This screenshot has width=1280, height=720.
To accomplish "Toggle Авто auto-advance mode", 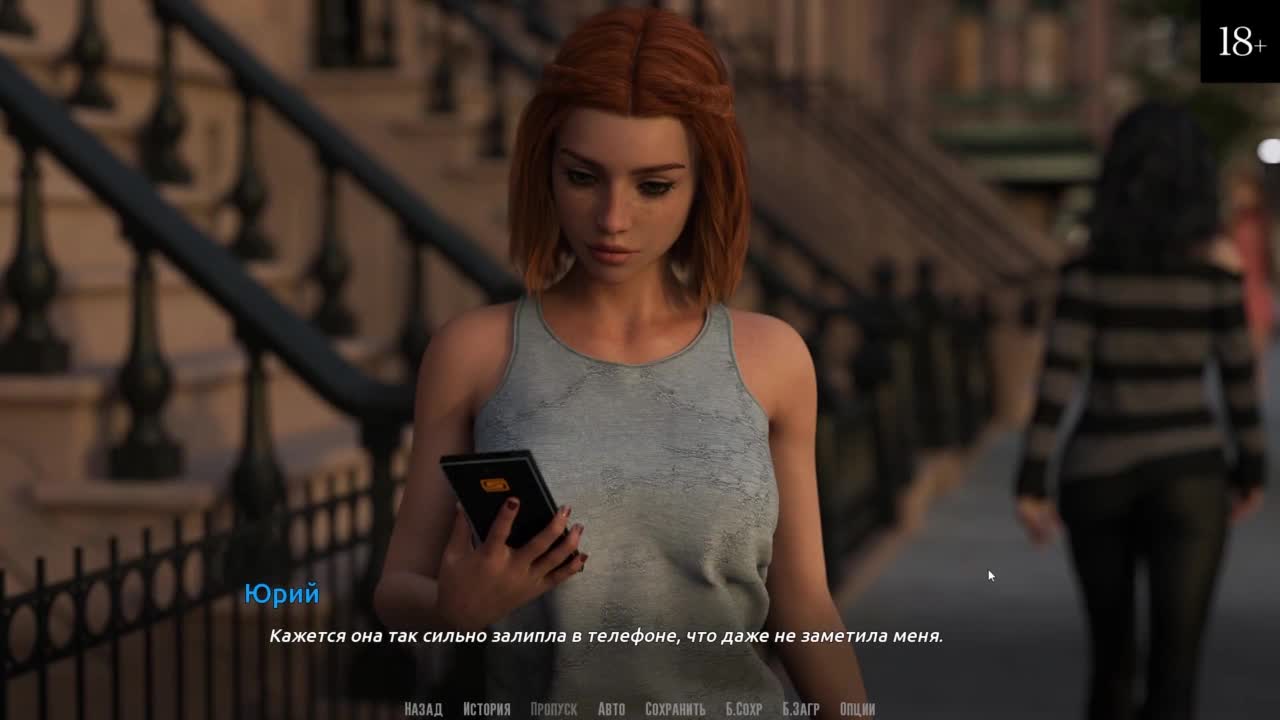I will [x=611, y=709].
